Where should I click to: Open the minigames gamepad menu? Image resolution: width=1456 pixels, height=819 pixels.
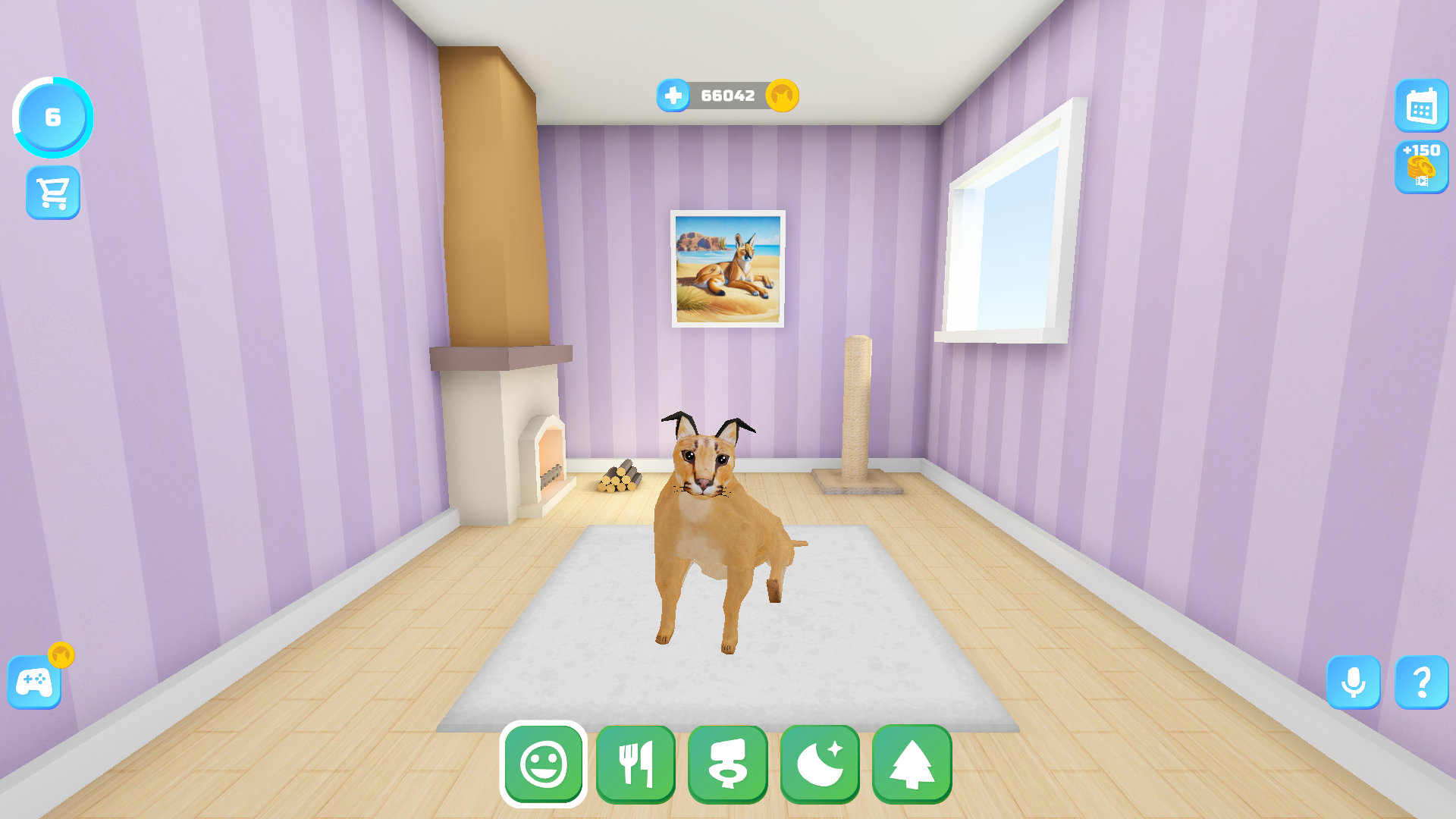click(33, 683)
